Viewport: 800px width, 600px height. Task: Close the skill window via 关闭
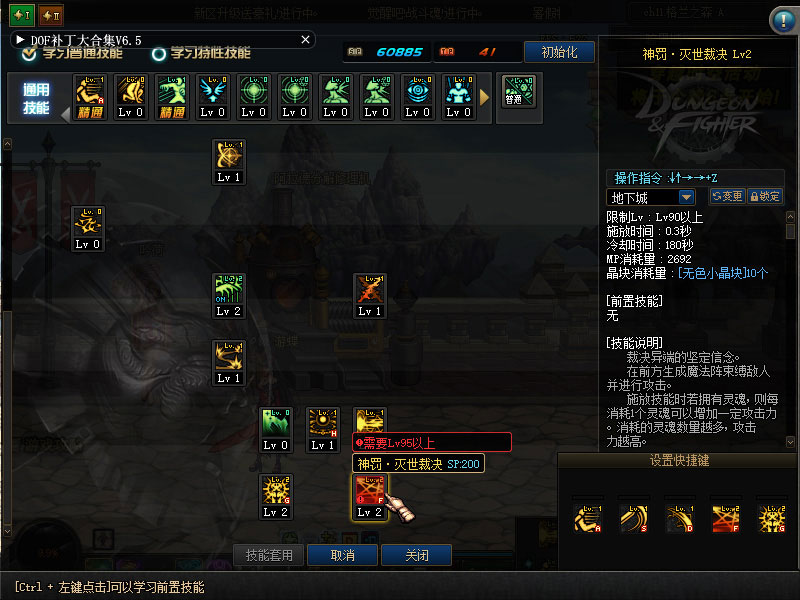[x=417, y=555]
